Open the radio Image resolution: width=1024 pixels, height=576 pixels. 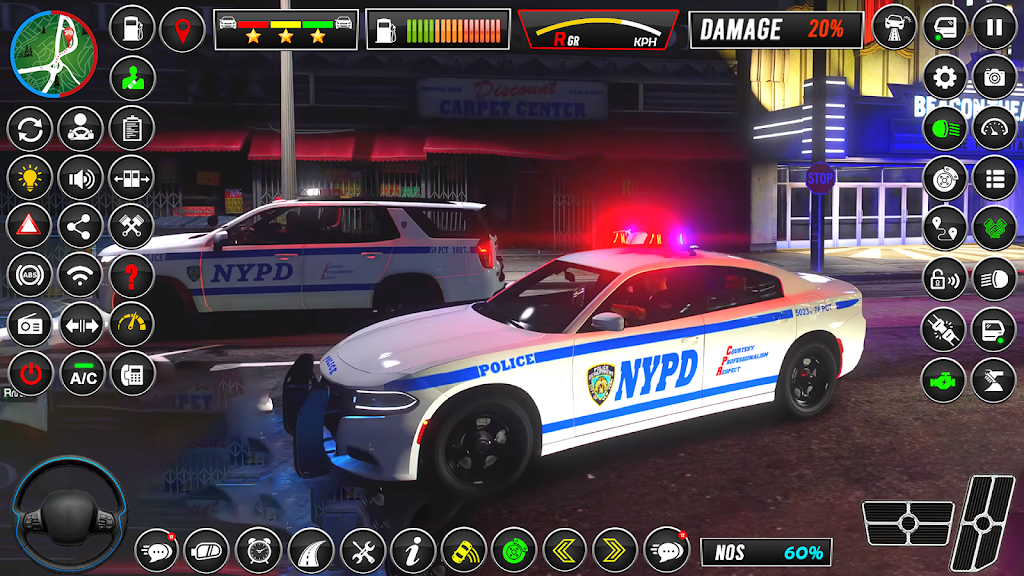(30, 325)
